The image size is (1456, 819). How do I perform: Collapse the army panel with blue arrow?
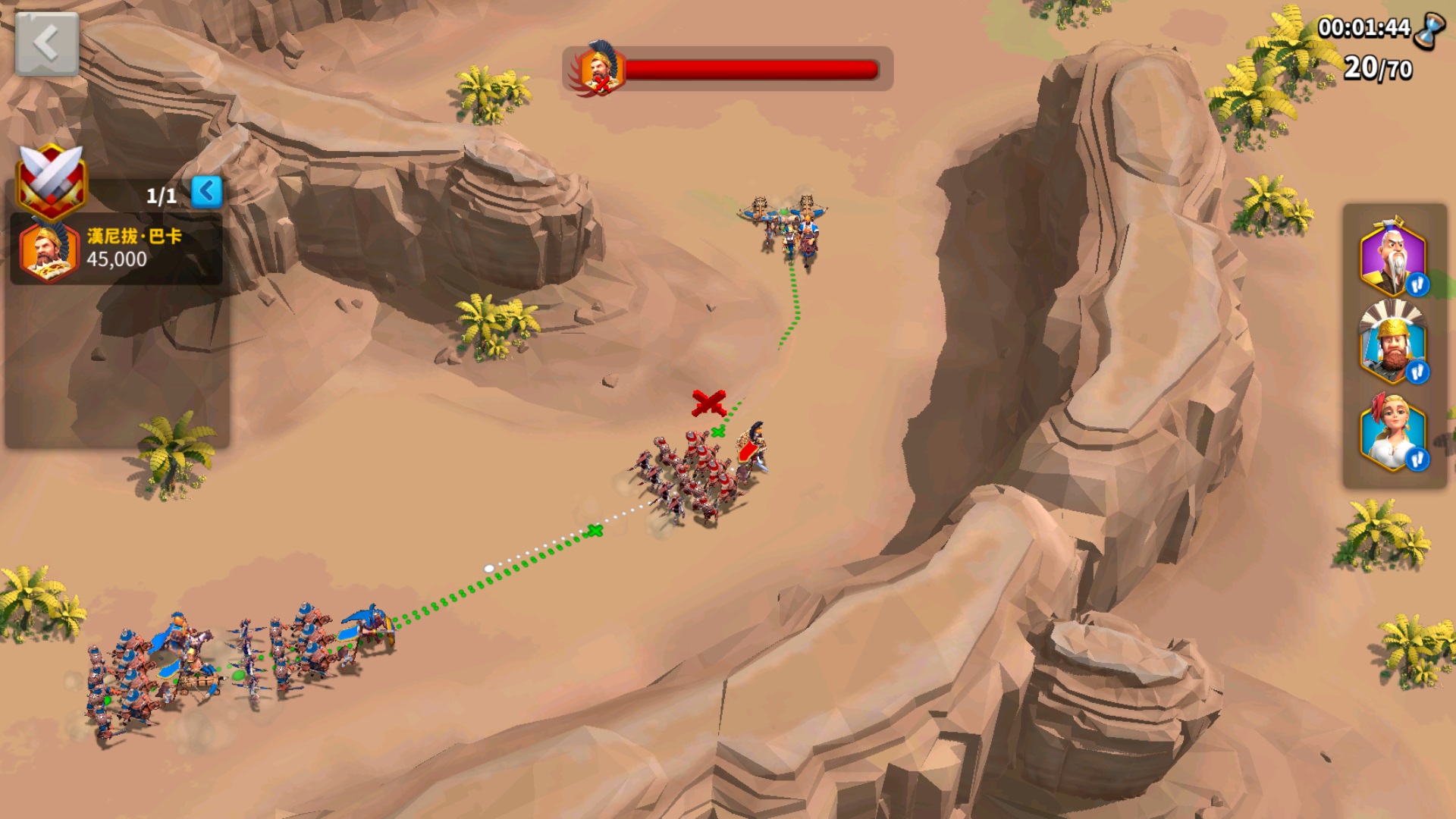206,192
